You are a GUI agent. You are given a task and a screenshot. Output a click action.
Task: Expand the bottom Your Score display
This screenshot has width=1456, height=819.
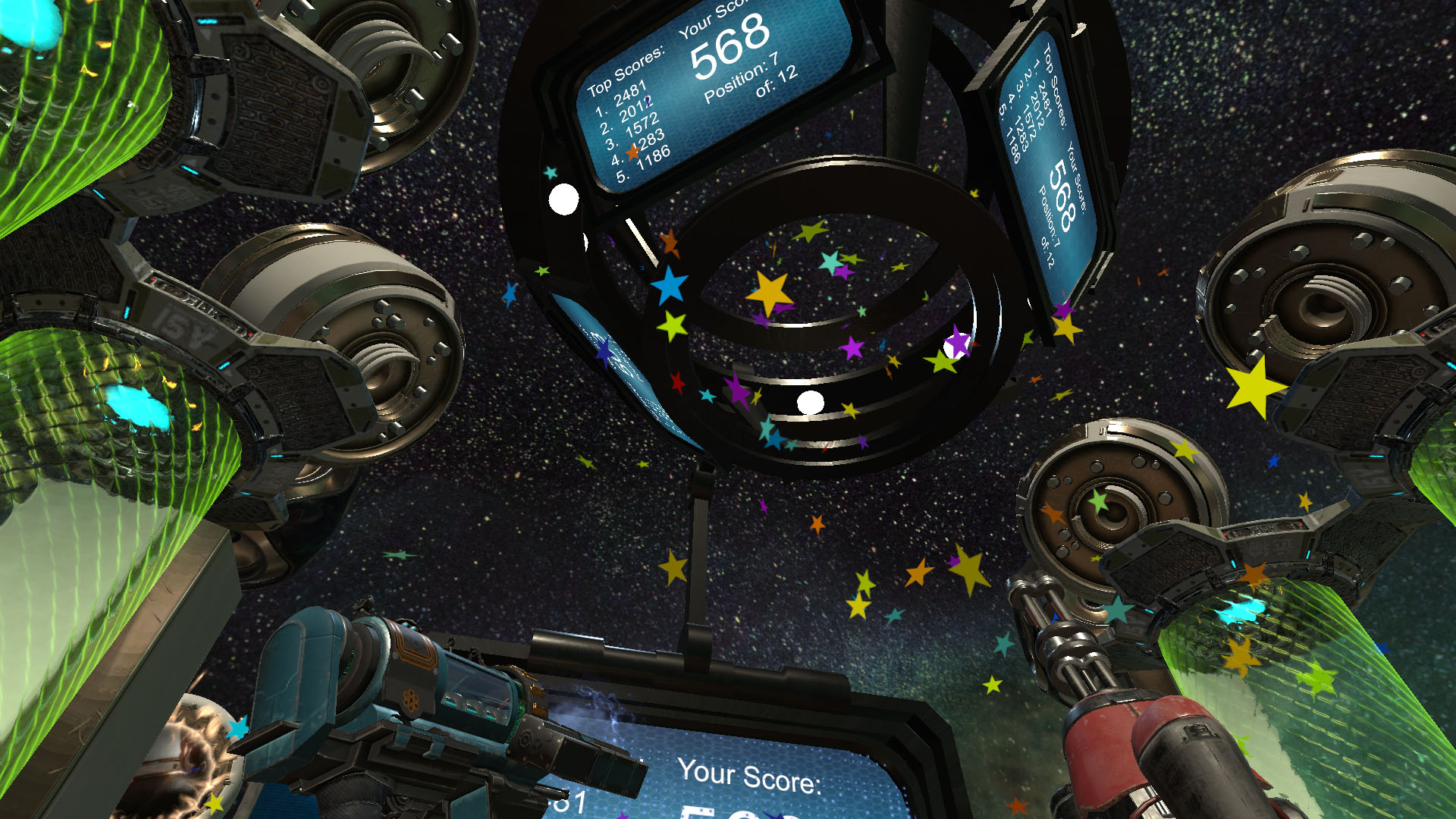(x=751, y=773)
